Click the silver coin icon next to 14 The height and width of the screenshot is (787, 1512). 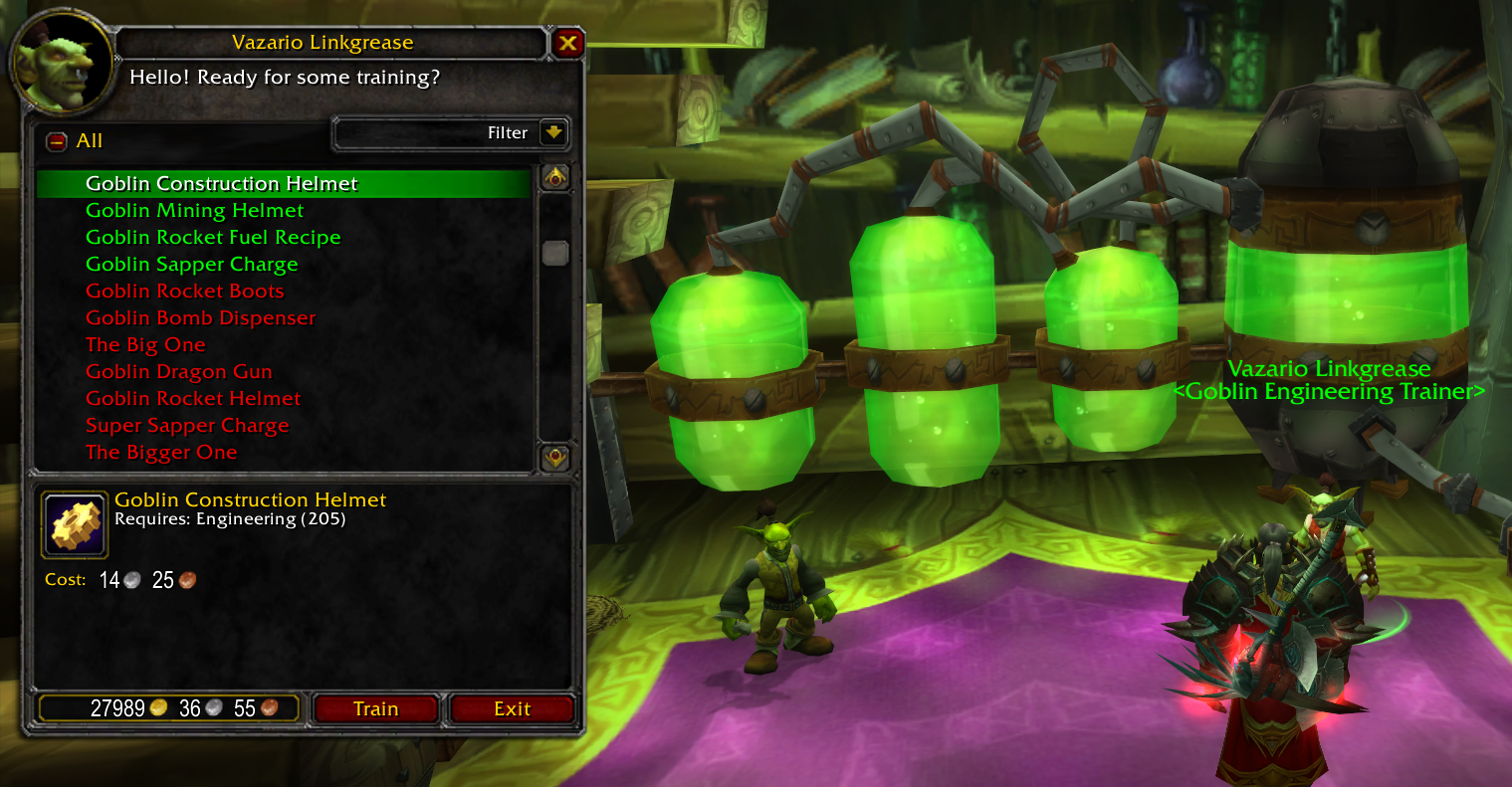click(131, 578)
